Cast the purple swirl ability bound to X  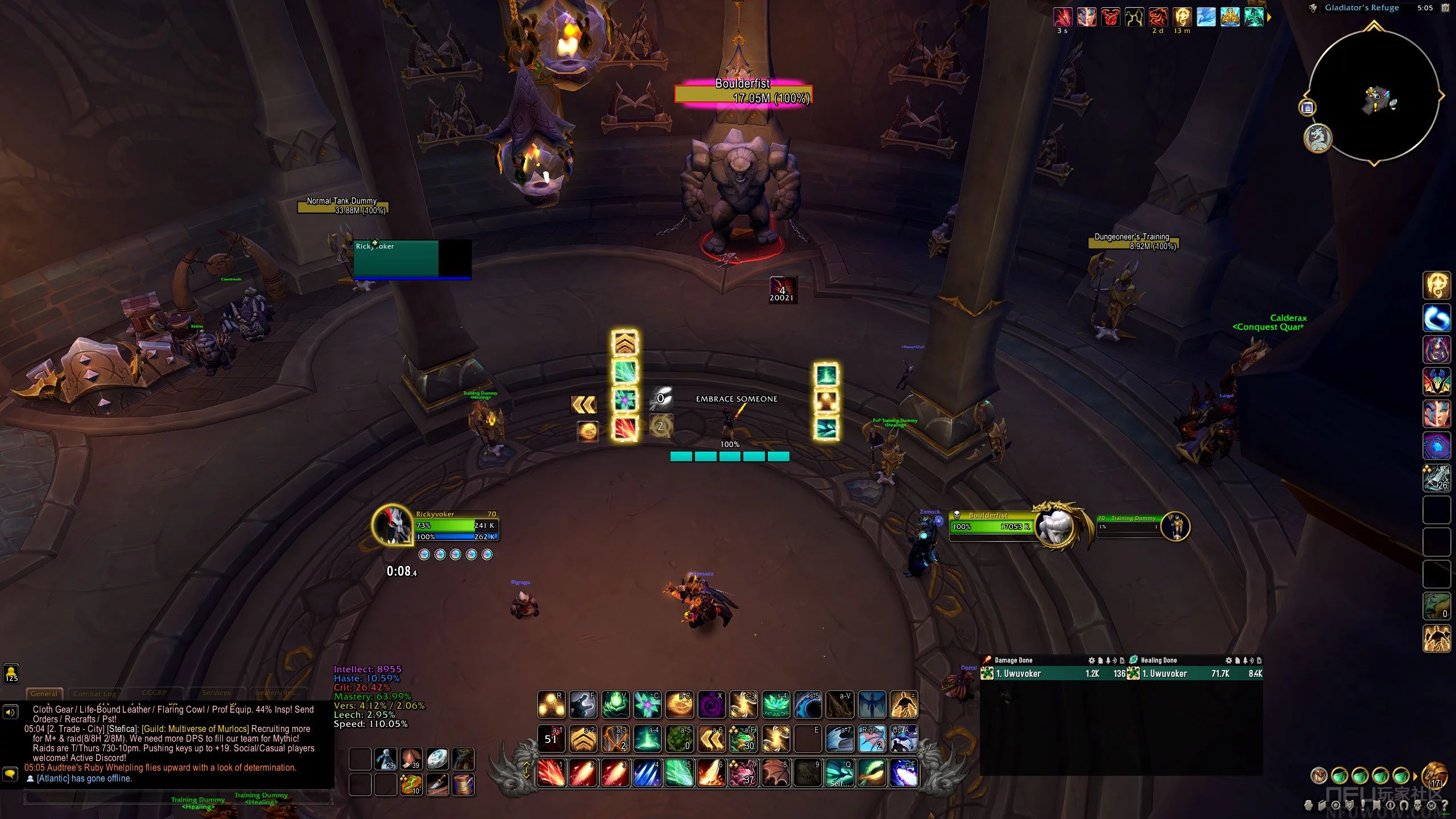[711, 705]
